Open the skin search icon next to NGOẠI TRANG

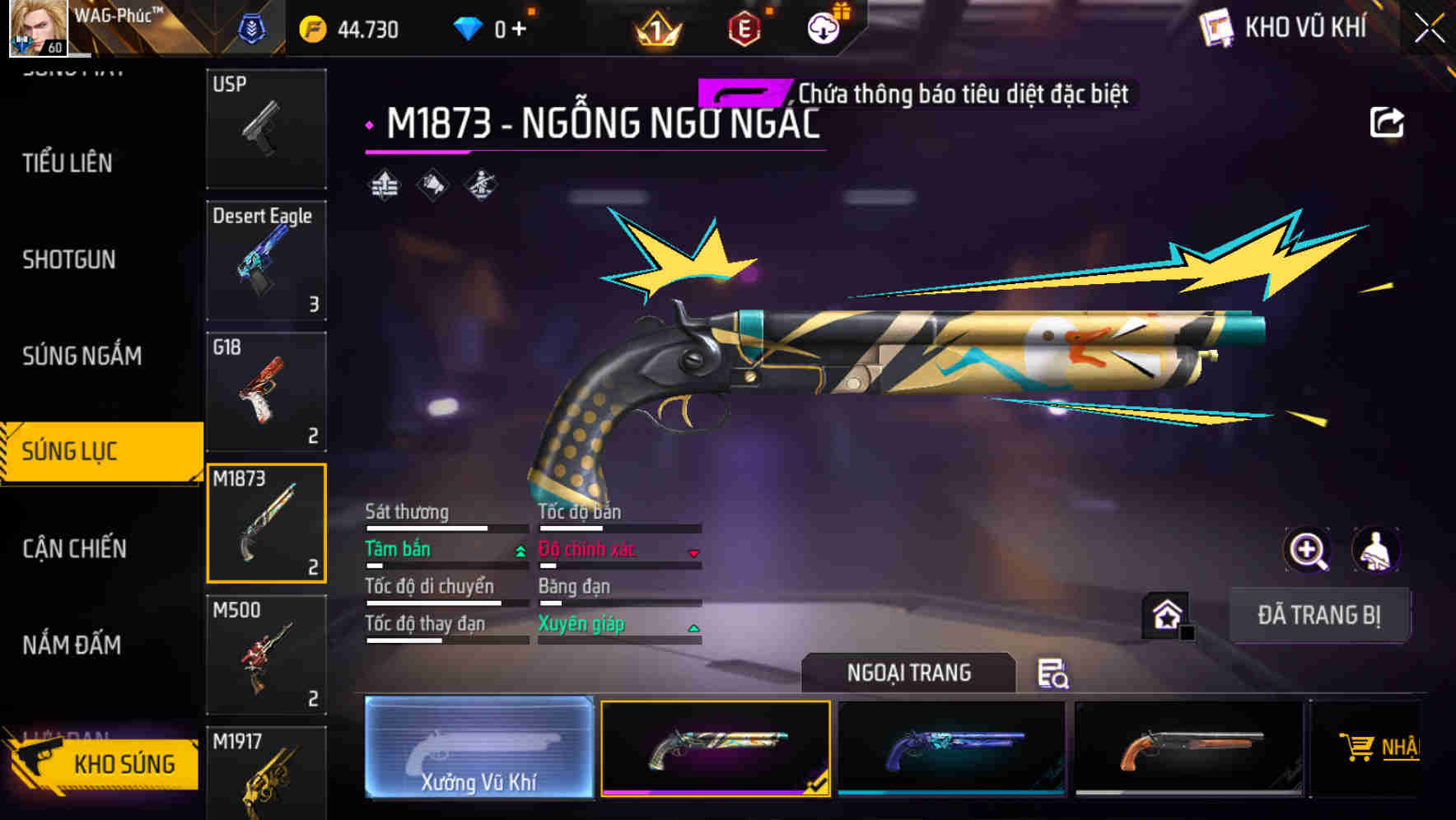(x=1056, y=673)
